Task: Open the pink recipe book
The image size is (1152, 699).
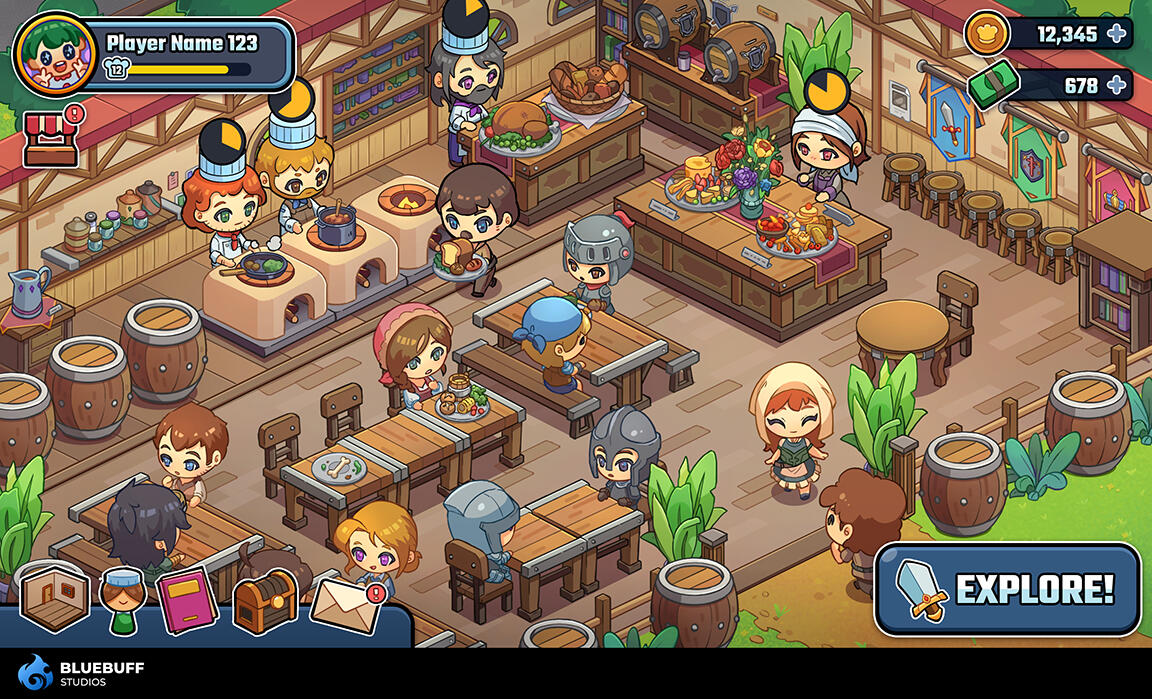Action: point(187,600)
